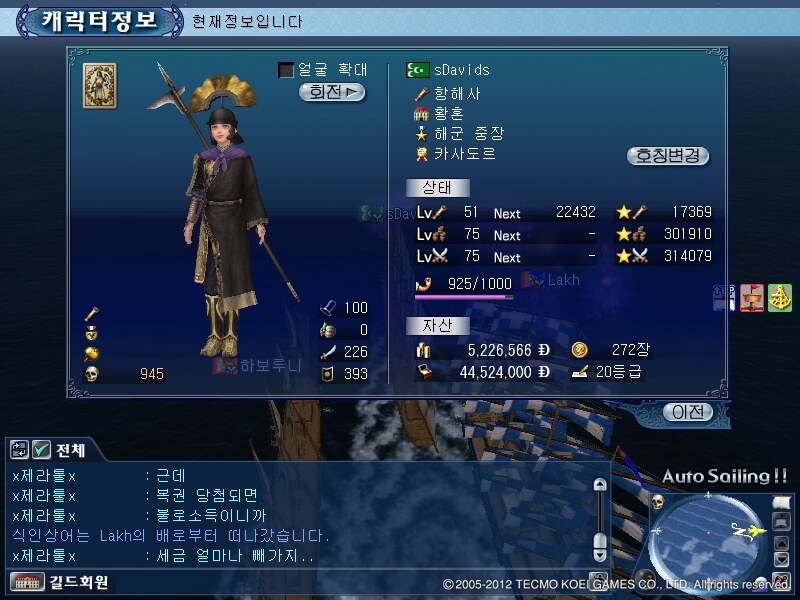800x600 pixels.
Task: Select the 자산 assets section header
Action: coord(438,326)
